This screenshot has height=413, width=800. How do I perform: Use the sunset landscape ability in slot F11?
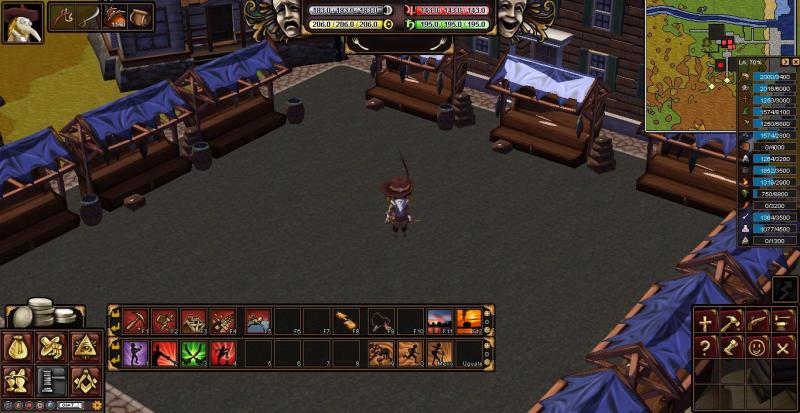point(439,320)
